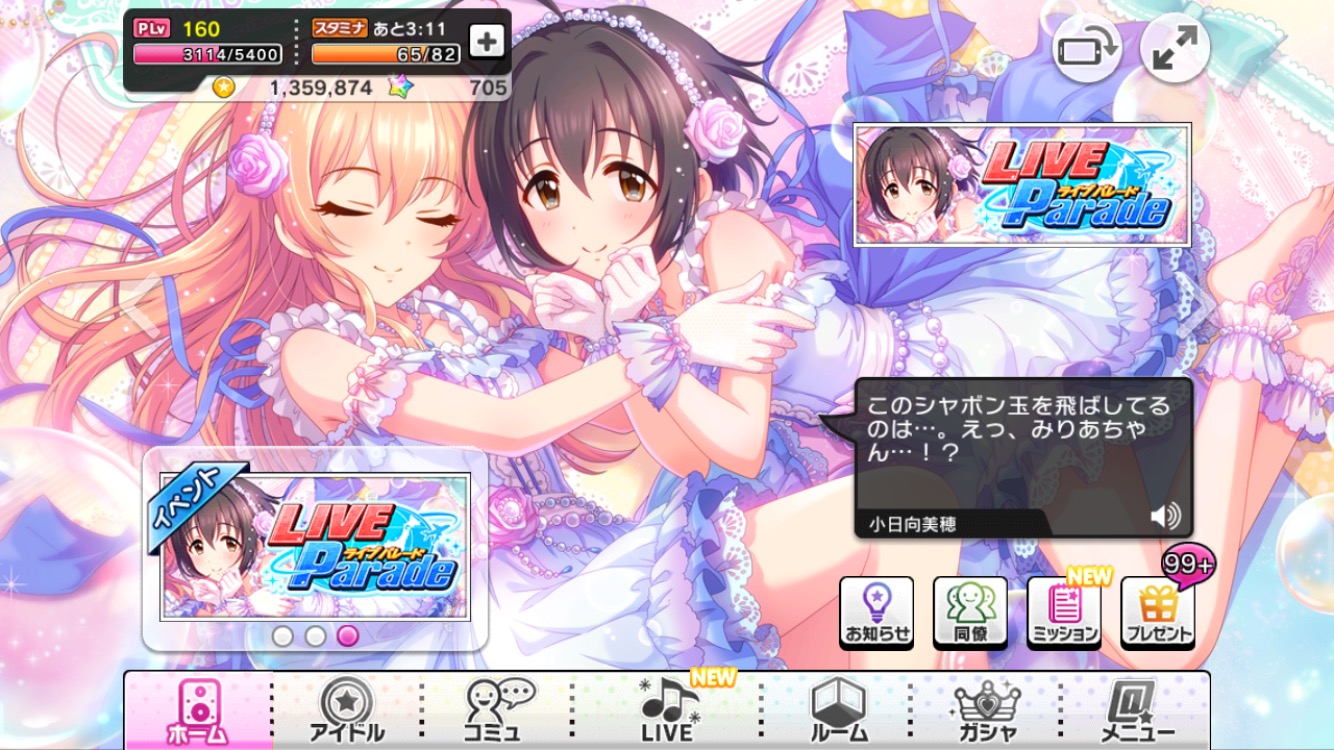Image resolution: width=1334 pixels, height=750 pixels.
Task: Toggle fullscreen with the expand arrows icon
Action: tap(1174, 50)
